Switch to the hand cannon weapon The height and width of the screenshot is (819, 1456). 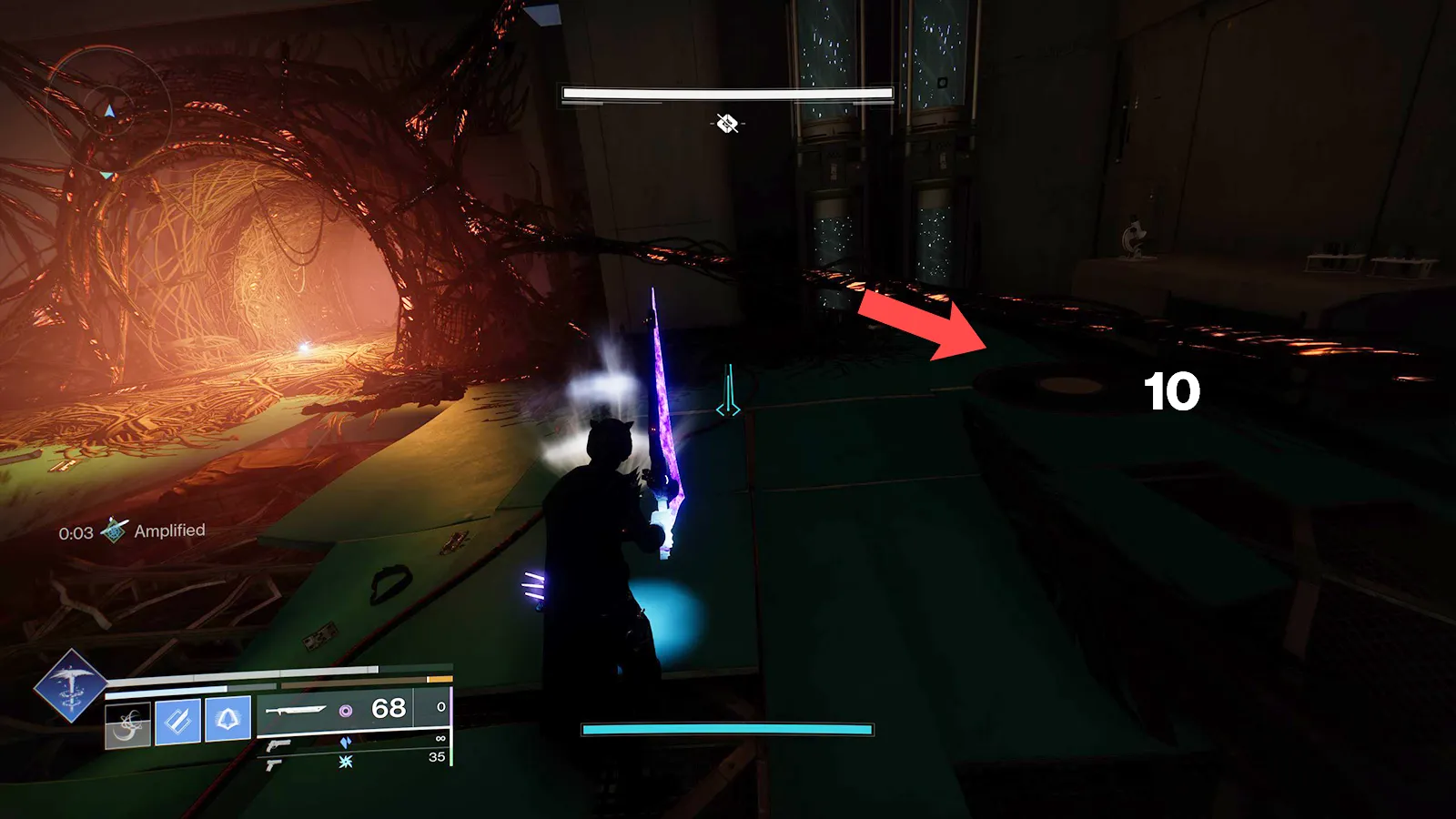pos(278,745)
